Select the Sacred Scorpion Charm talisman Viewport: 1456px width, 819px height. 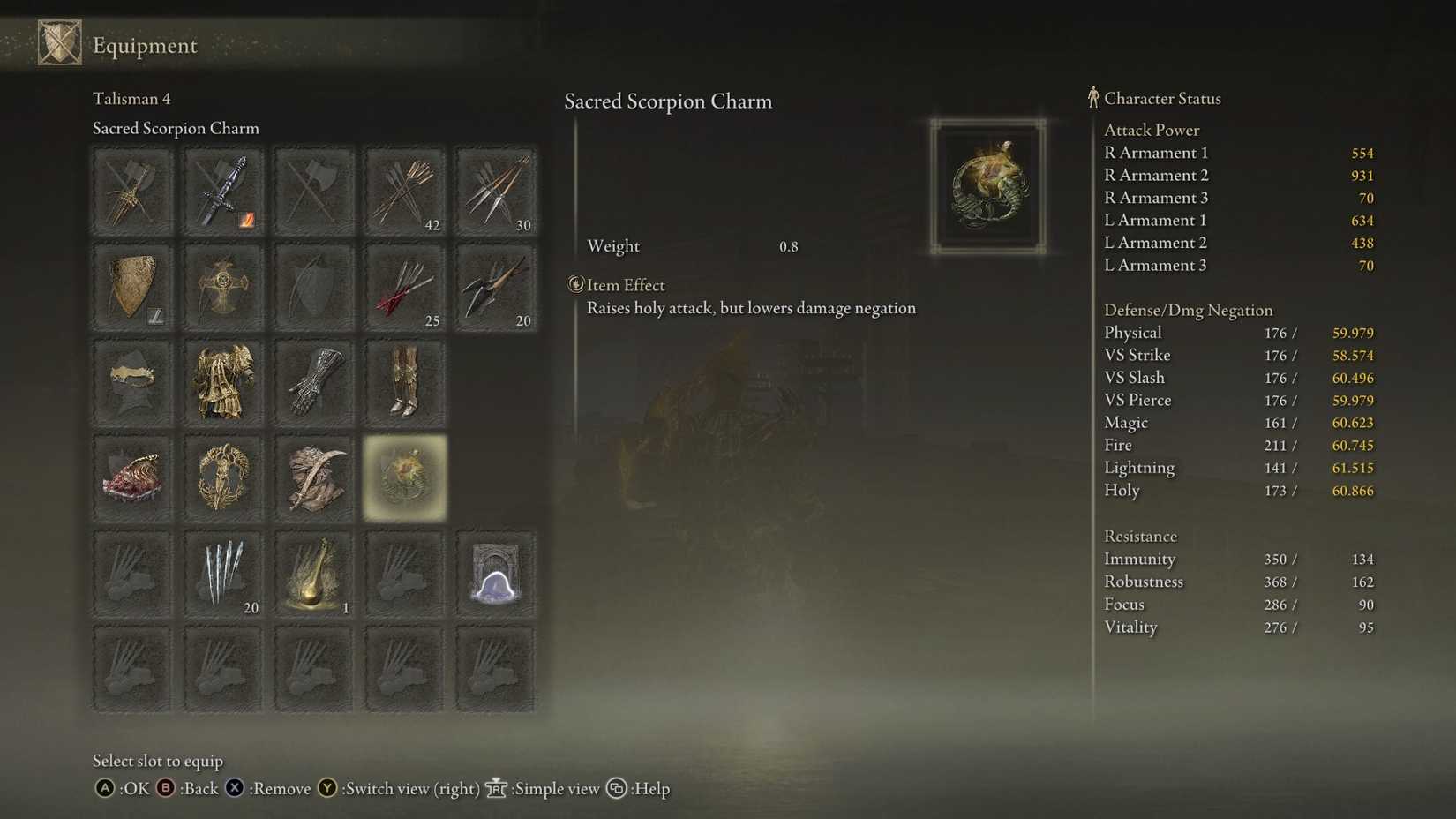[x=404, y=478]
